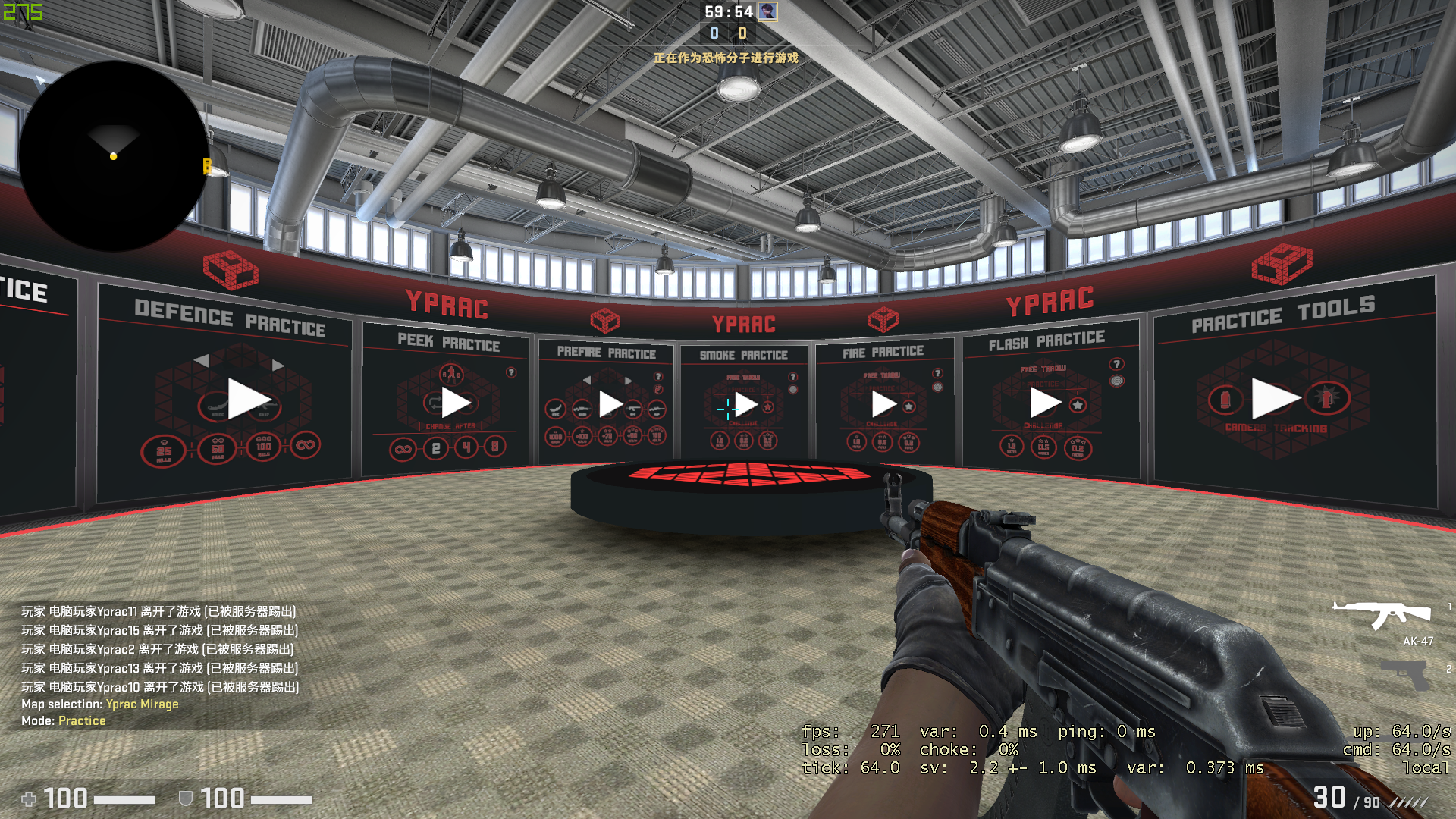Click the star Challenge icon on Smoke Practice
The width and height of the screenshot is (1456, 819).
click(768, 407)
